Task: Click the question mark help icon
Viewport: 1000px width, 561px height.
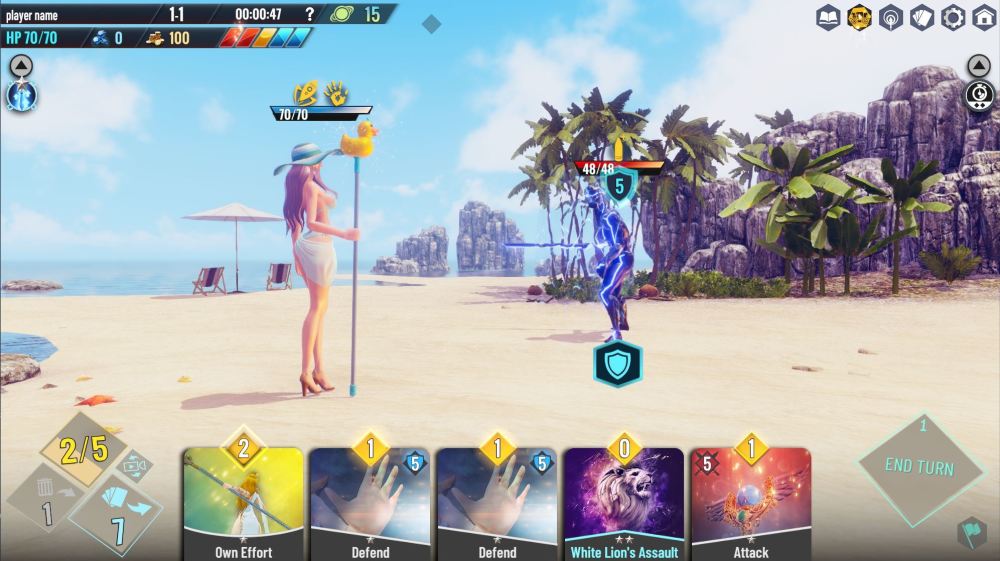Action: [x=309, y=14]
